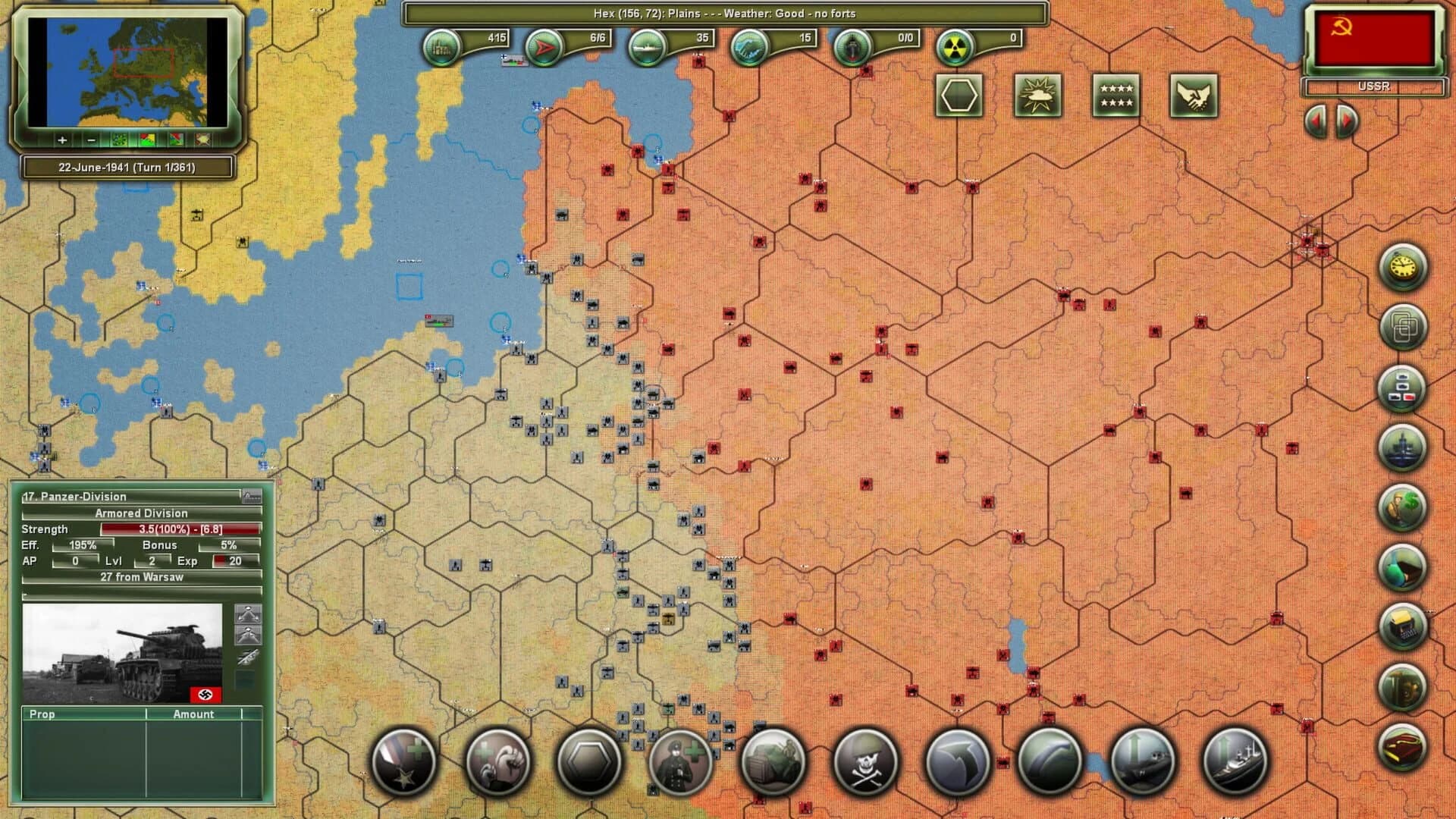Switch minimap to terrain view

coord(120,140)
